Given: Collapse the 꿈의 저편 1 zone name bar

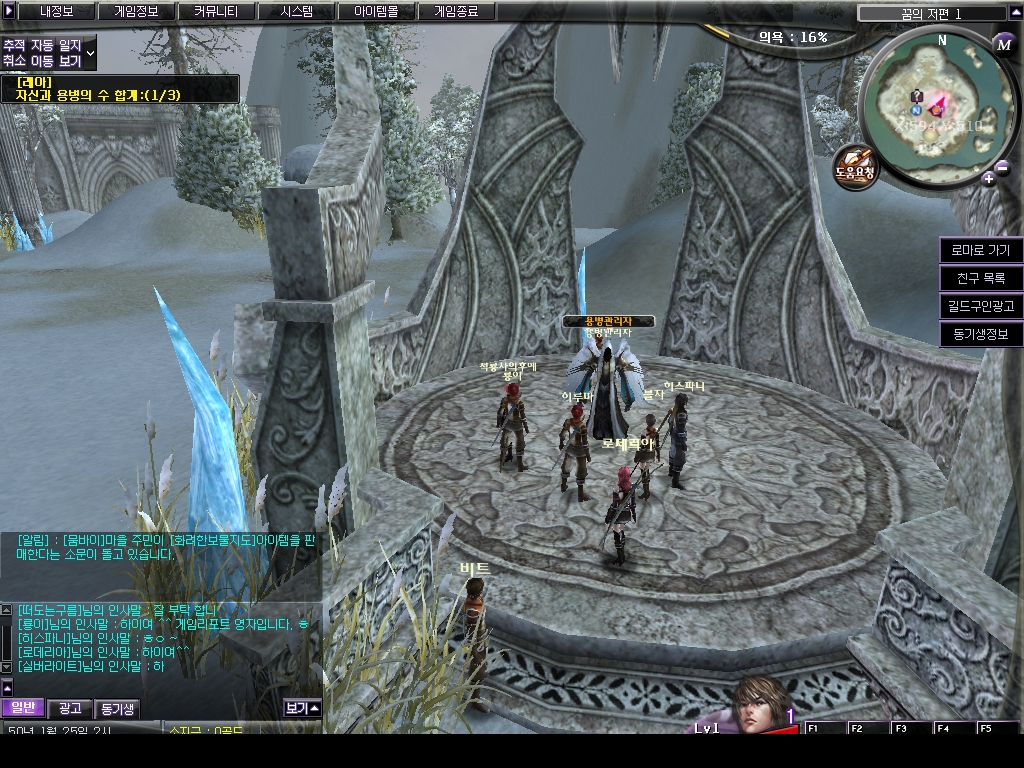Looking at the screenshot, I should point(1012,13).
